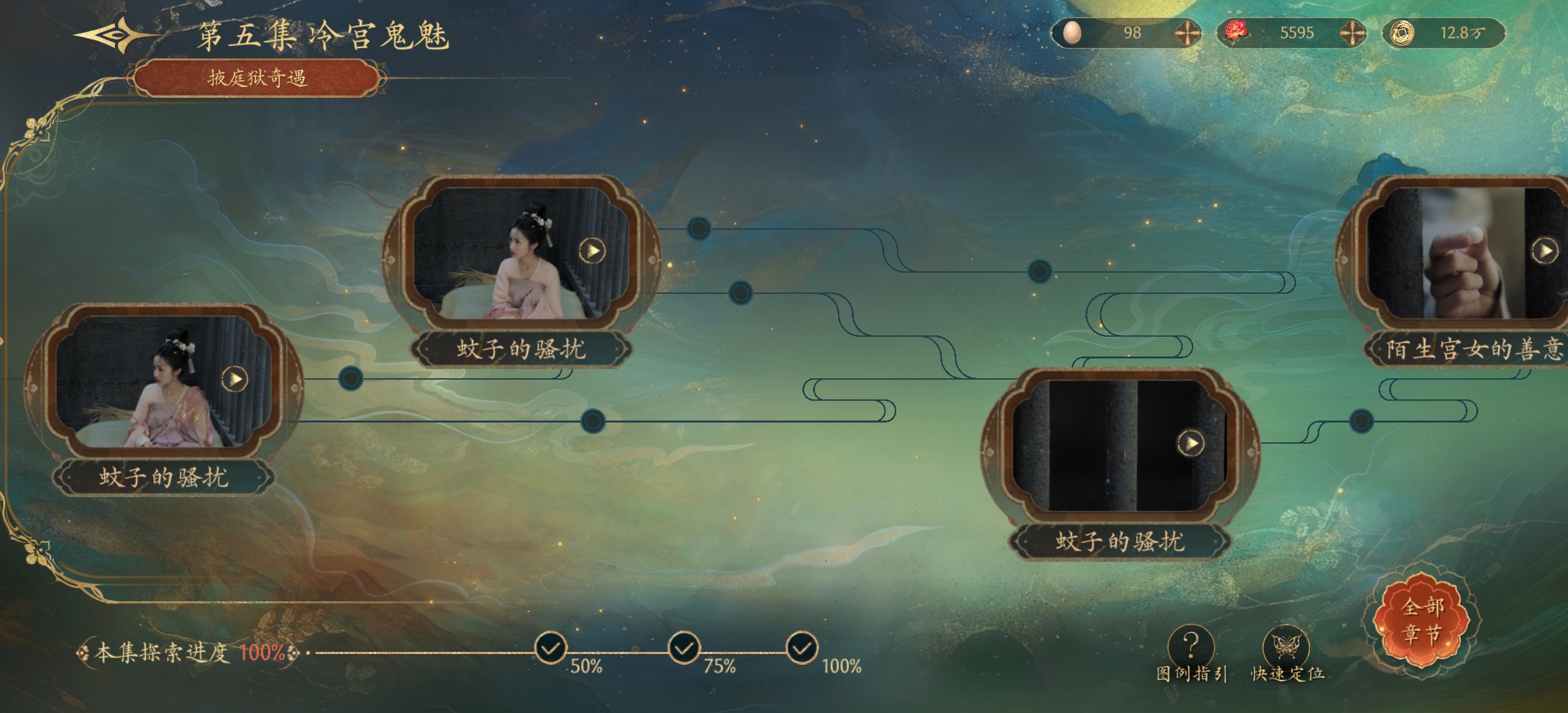Play the dark pillars story node
Image resolution: width=1568 pixels, height=713 pixels.
coord(1191,443)
